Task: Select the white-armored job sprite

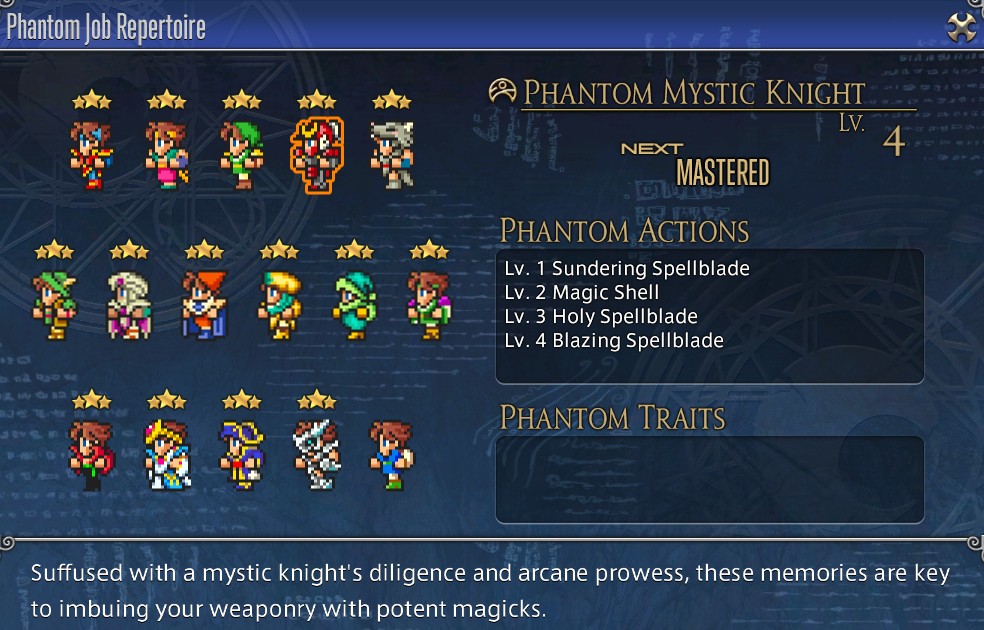Action: point(316,455)
